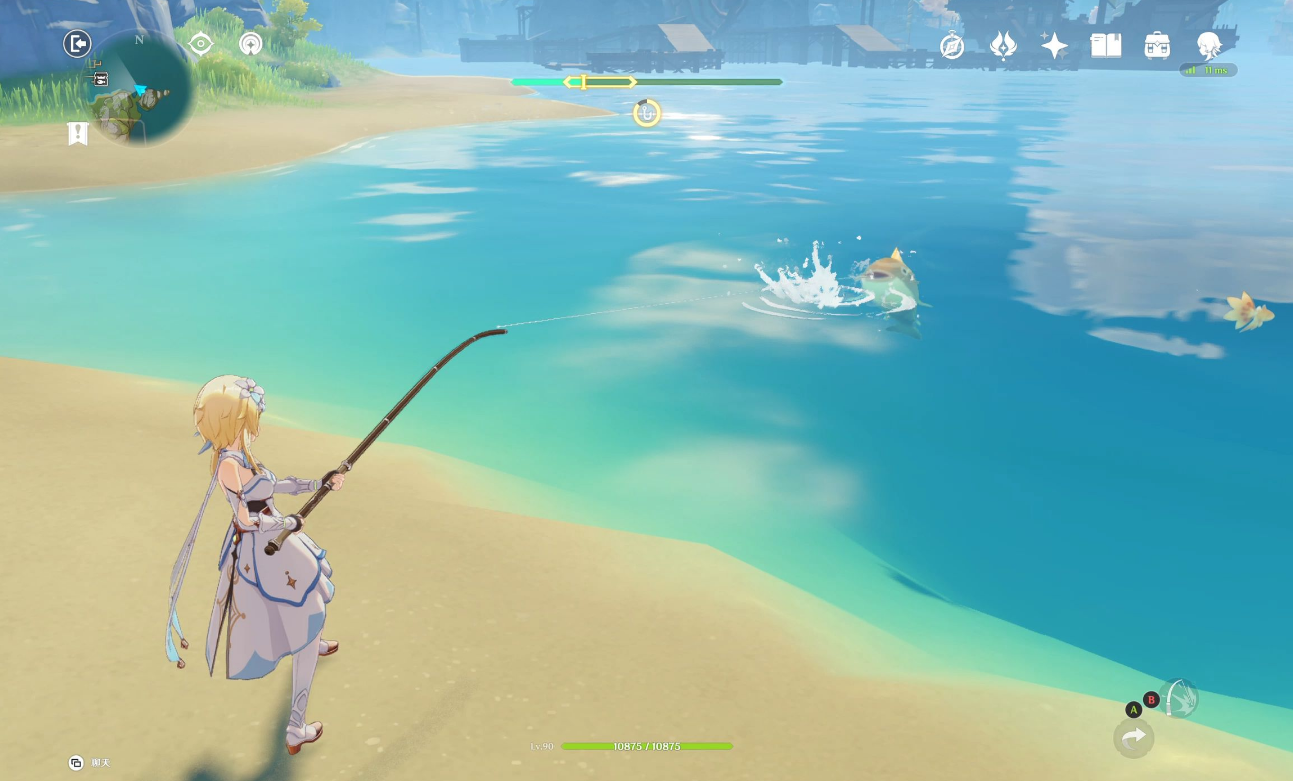This screenshot has width=1293, height=781.
Task: Toggle the eye-shaped elemental sight icon
Action: [201, 44]
